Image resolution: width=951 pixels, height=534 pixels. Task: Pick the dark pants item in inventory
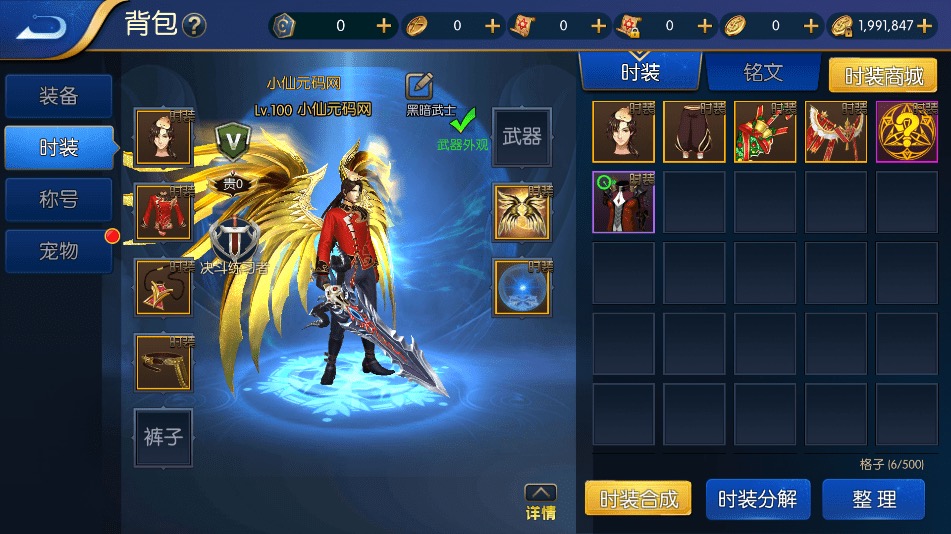694,132
